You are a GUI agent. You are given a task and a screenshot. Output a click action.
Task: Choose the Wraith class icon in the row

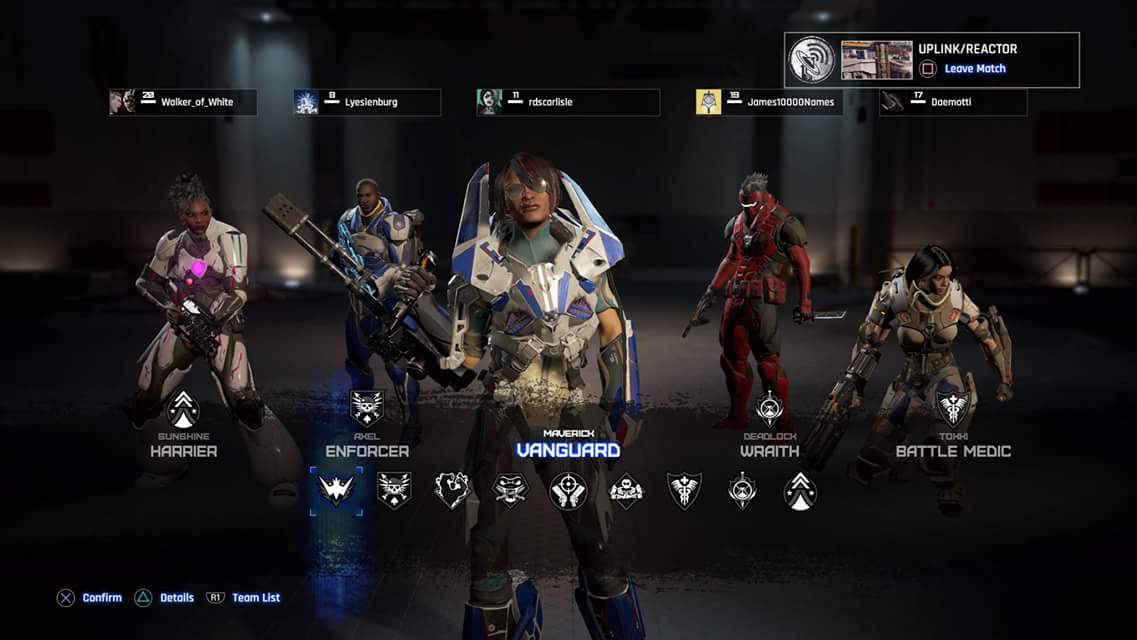[x=742, y=490]
